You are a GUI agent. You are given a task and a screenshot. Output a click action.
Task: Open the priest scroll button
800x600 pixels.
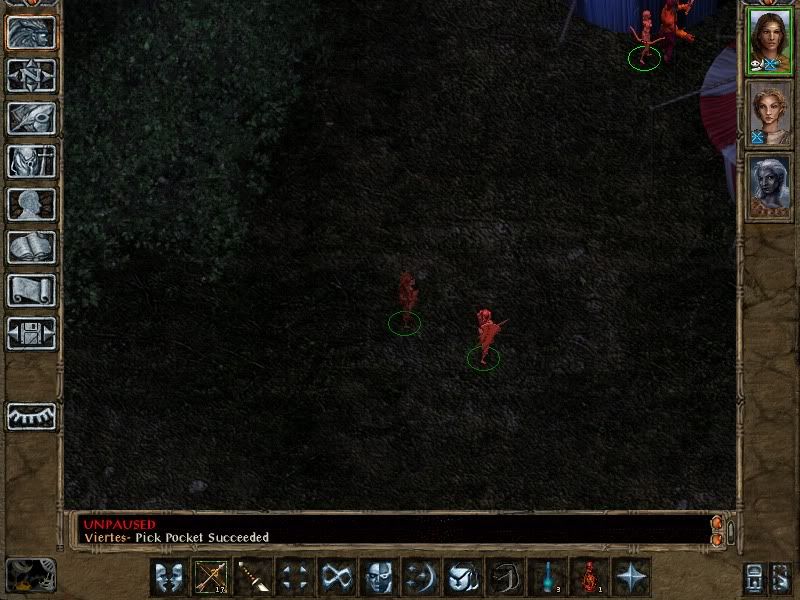31,290
